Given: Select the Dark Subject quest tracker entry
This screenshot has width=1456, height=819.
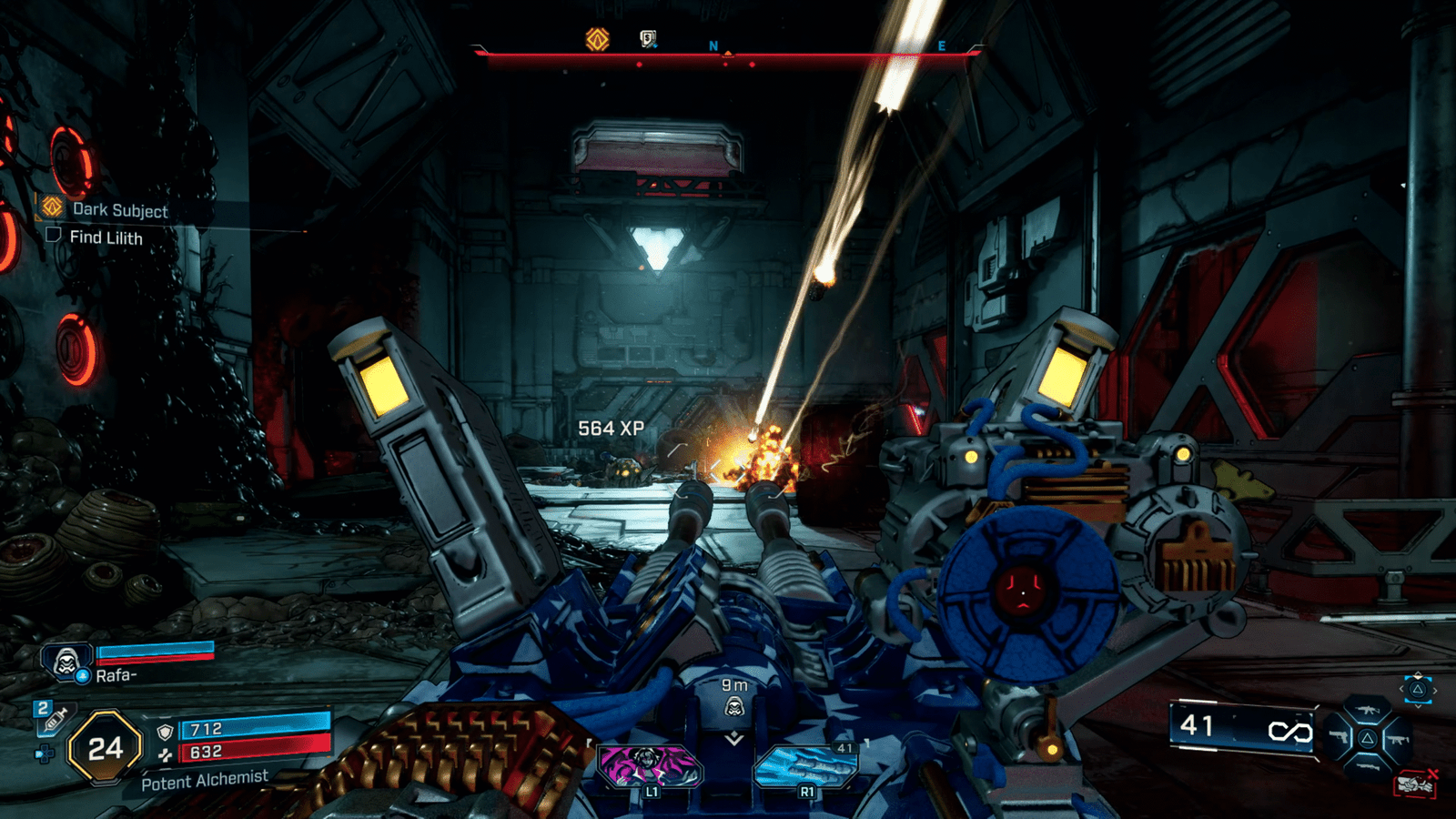Looking at the screenshot, I should (119, 210).
